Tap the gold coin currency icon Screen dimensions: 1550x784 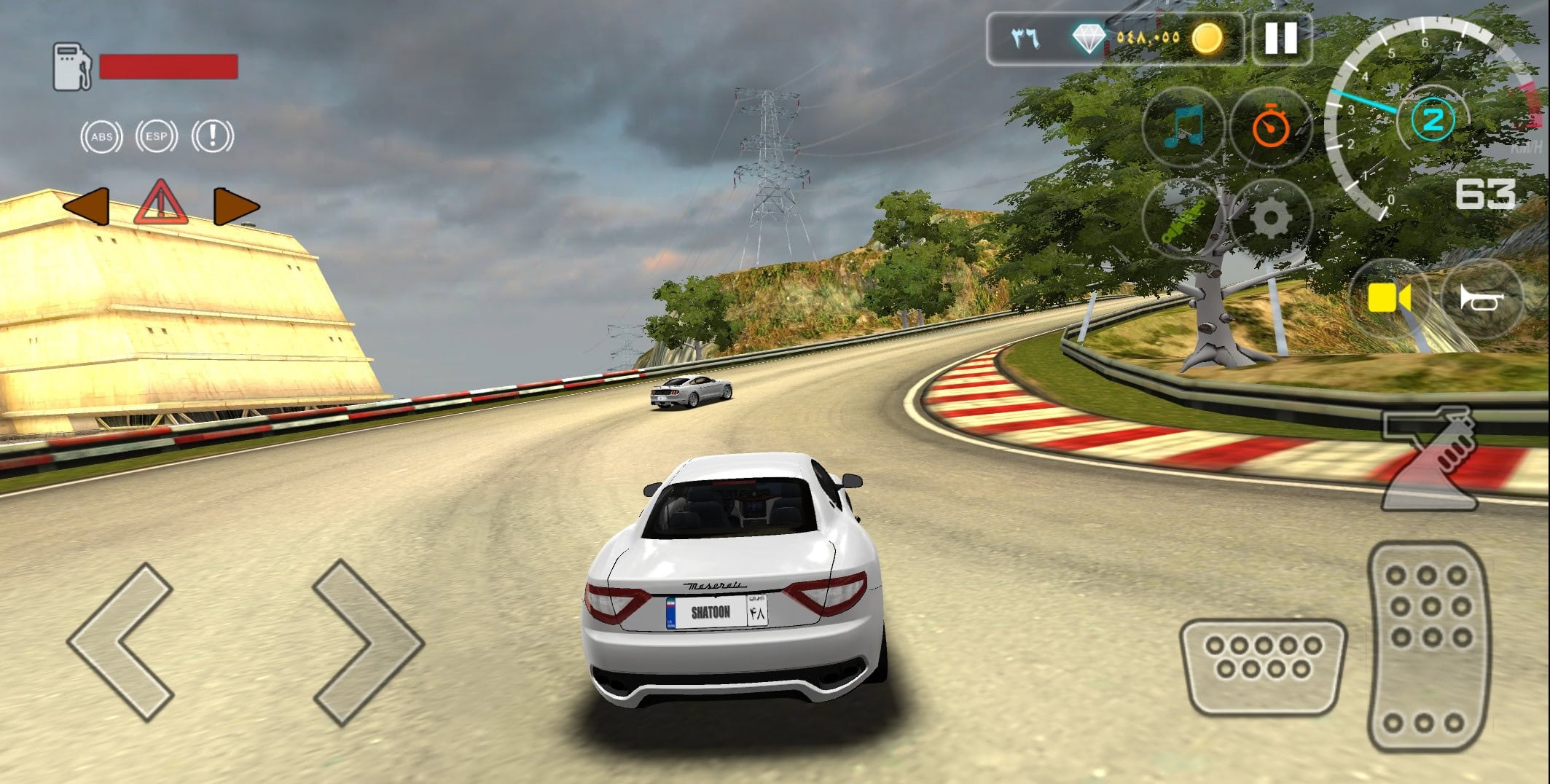tap(1207, 37)
